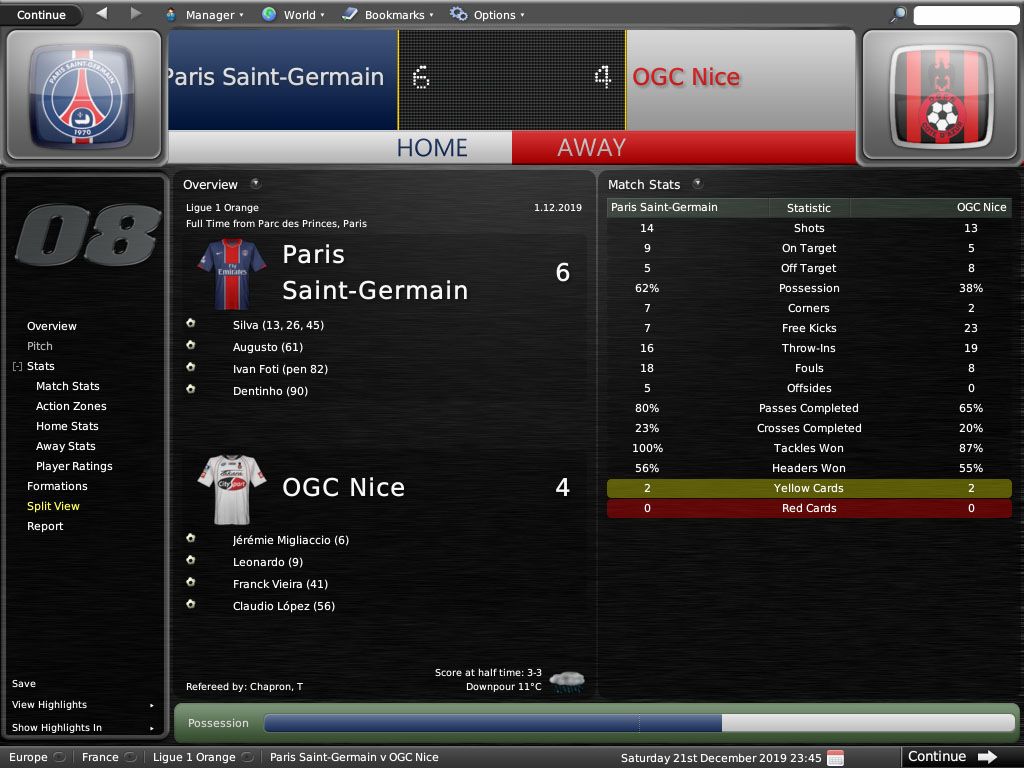Open the Match Stats page
Image resolution: width=1024 pixels, height=768 pixels.
click(68, 386)
